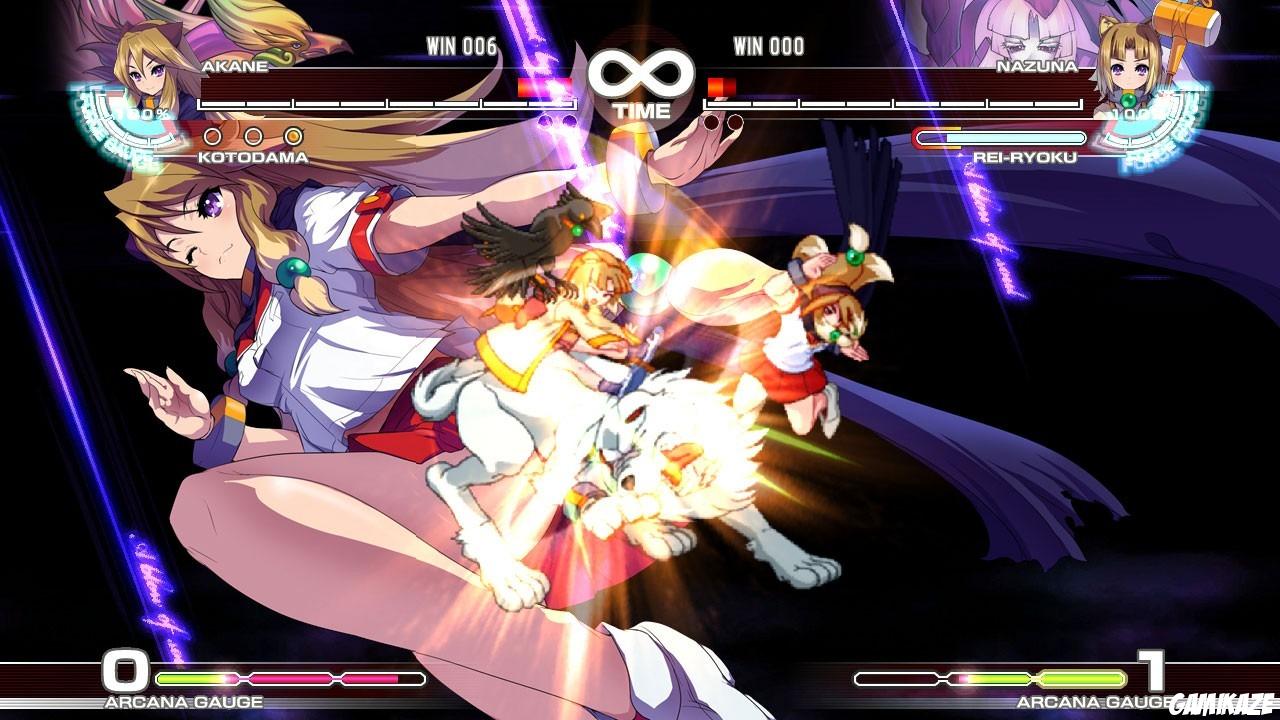The height and width of the screenshot is (720, 1280).
Task: Toggle the red round indicator under Akane's WIN counter
Action: pos(545,120)
